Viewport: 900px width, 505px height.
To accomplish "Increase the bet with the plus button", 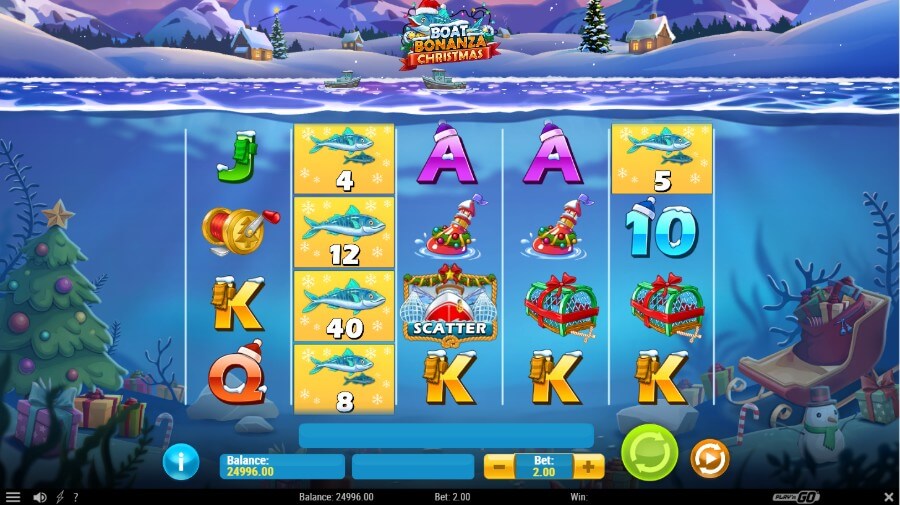I will [589, 466].
